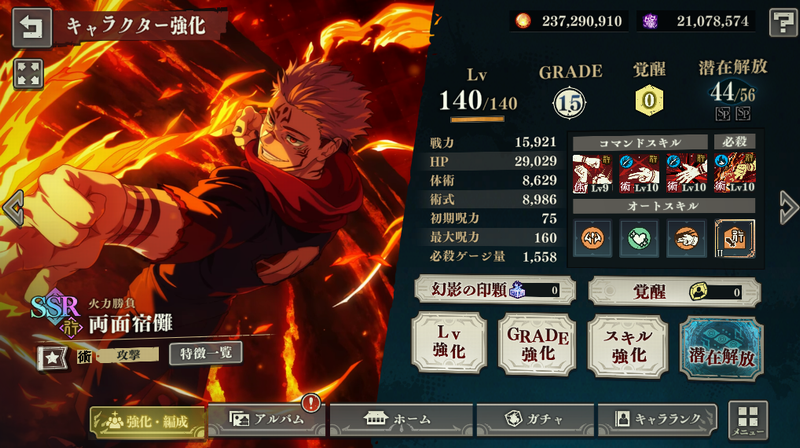This screenshot has height=448, width=800.
Task: Open the 特徴一覧 traits list
Action: [x=205, y=353]
